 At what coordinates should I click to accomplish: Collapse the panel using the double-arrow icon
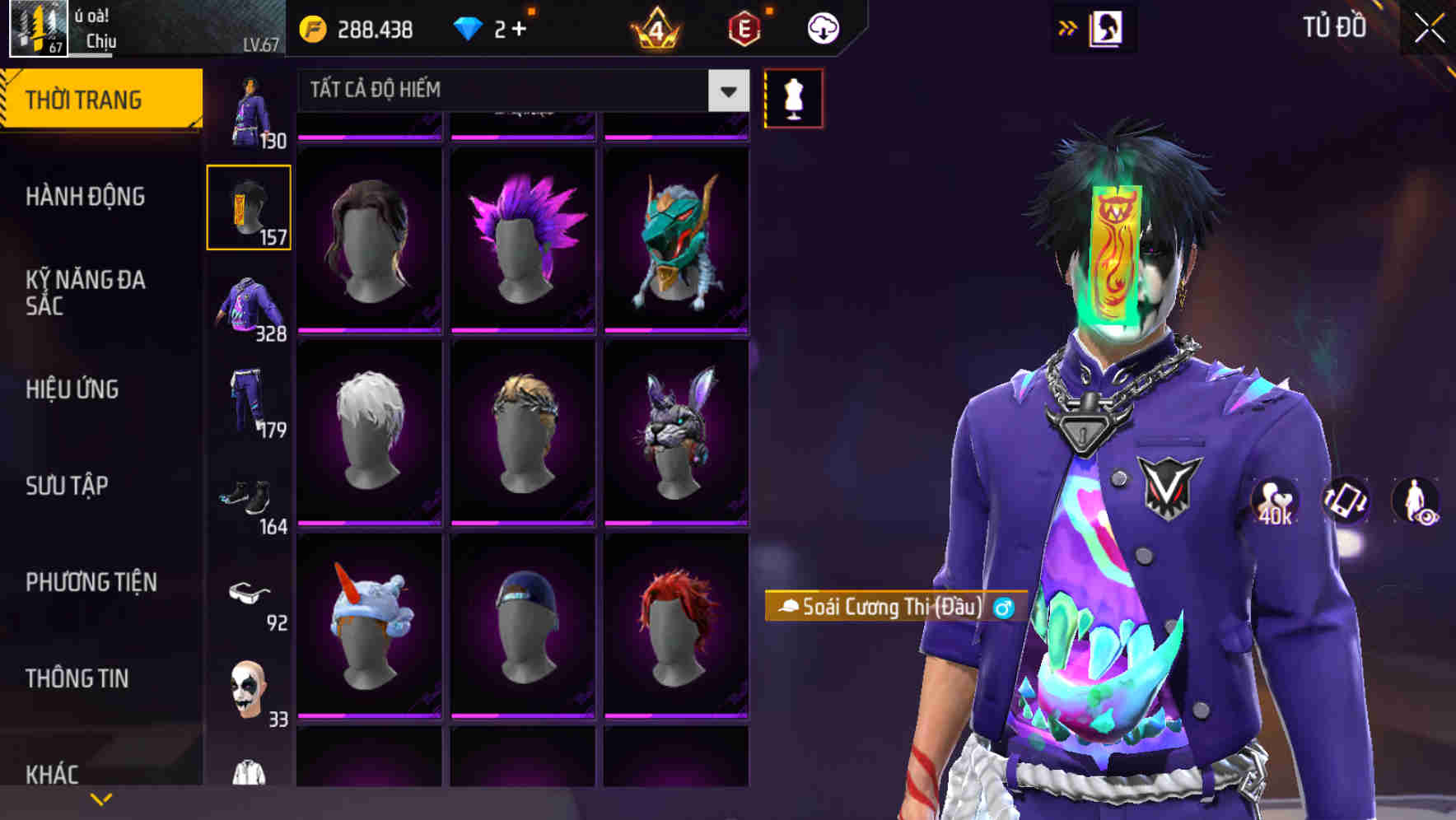(x=1067, y=26)
